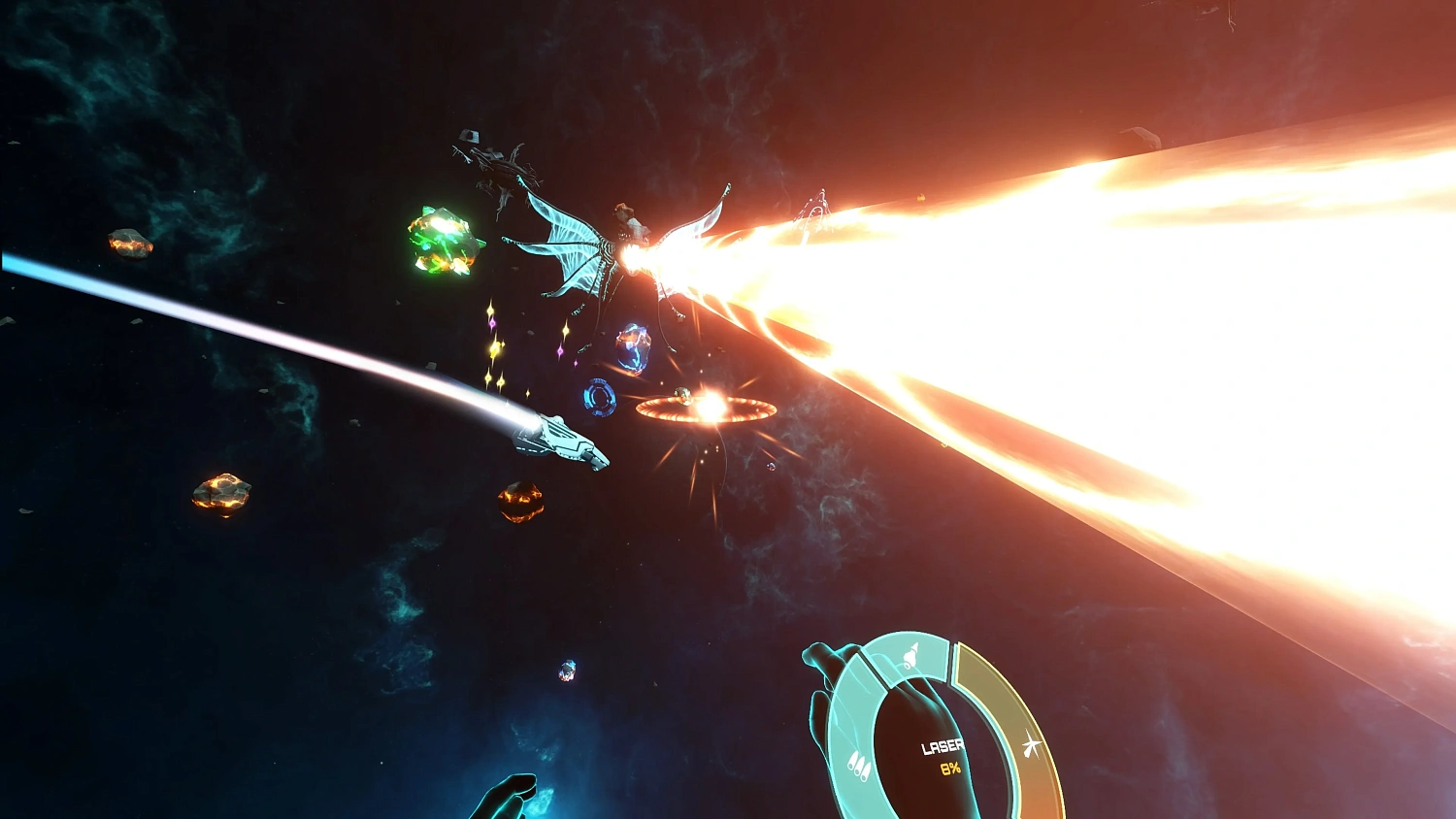Select the LASER weapon label
1456x819 pixels.
pyautogui.click(x=943, y=746)
